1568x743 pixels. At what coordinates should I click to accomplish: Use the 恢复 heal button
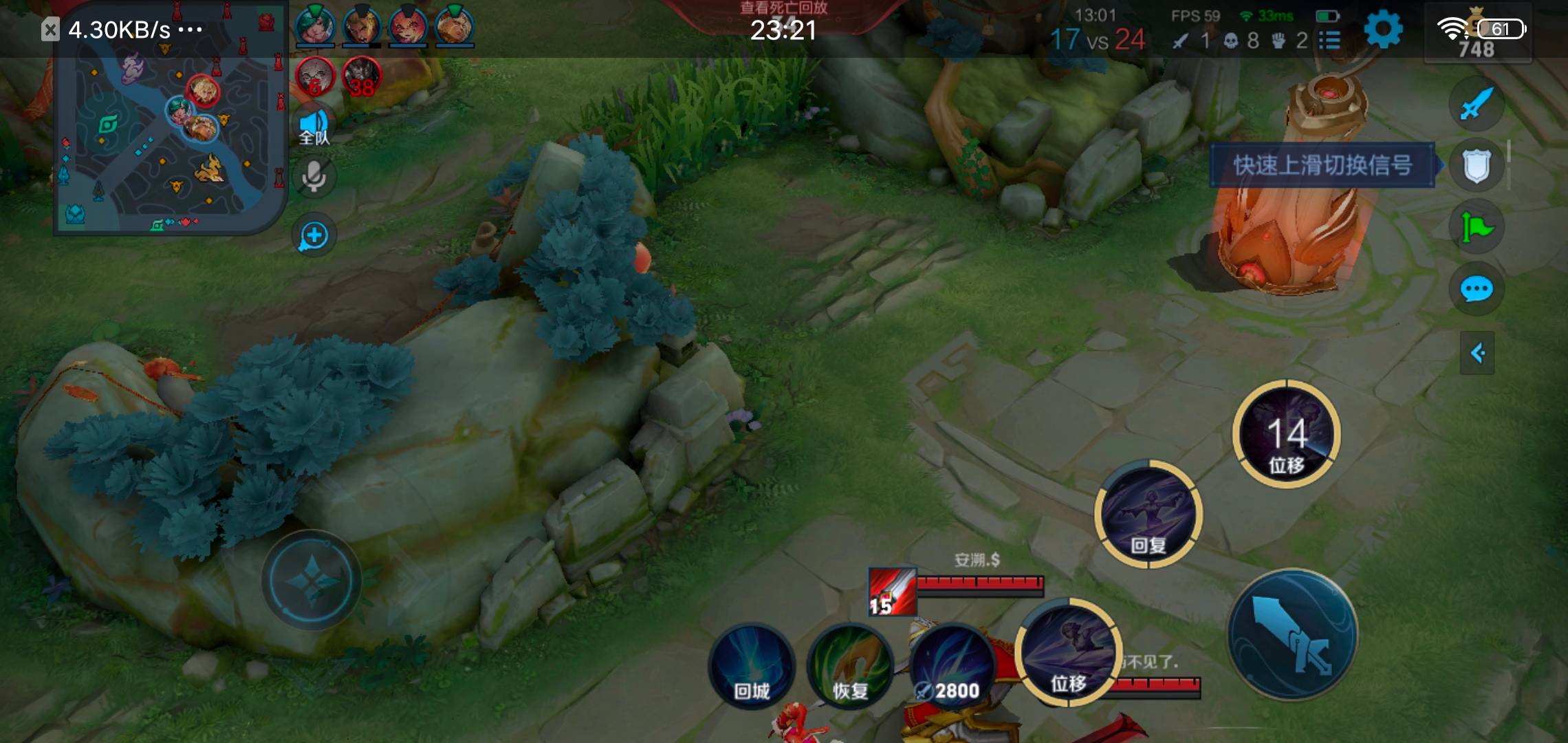tap(850, 665)
